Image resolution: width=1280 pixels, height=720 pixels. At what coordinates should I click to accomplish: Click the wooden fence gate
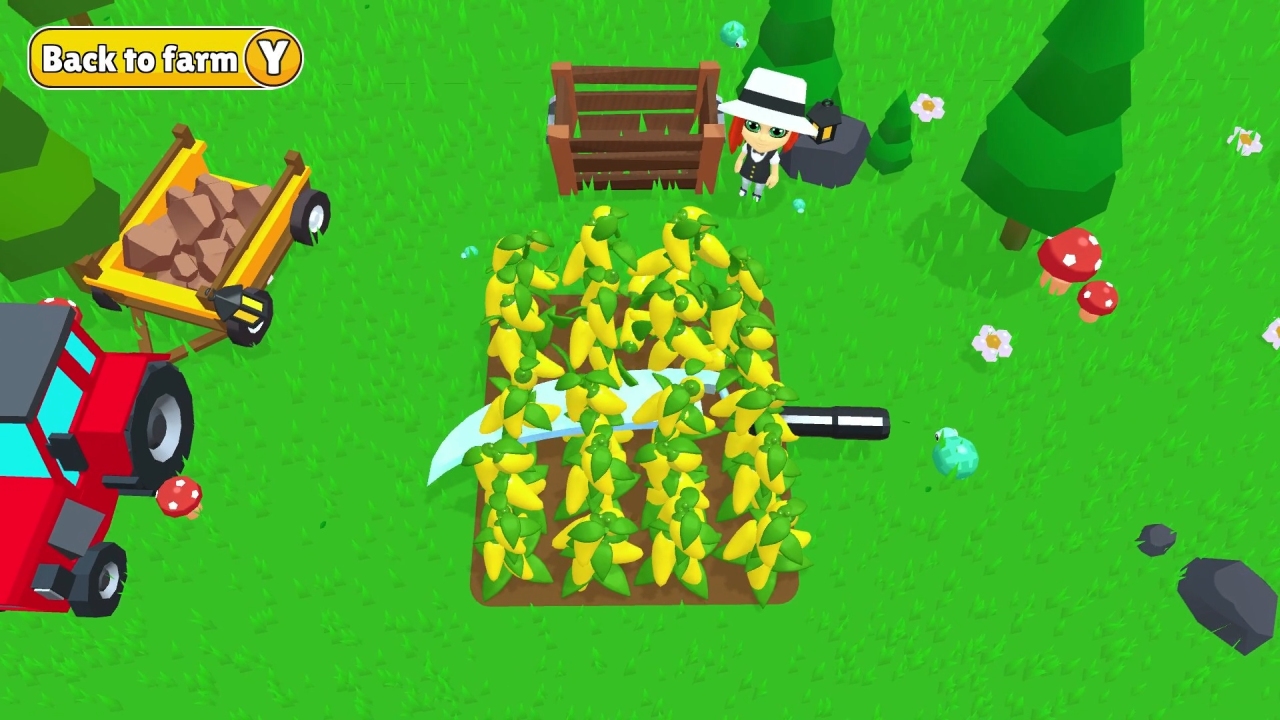(635, 125)
